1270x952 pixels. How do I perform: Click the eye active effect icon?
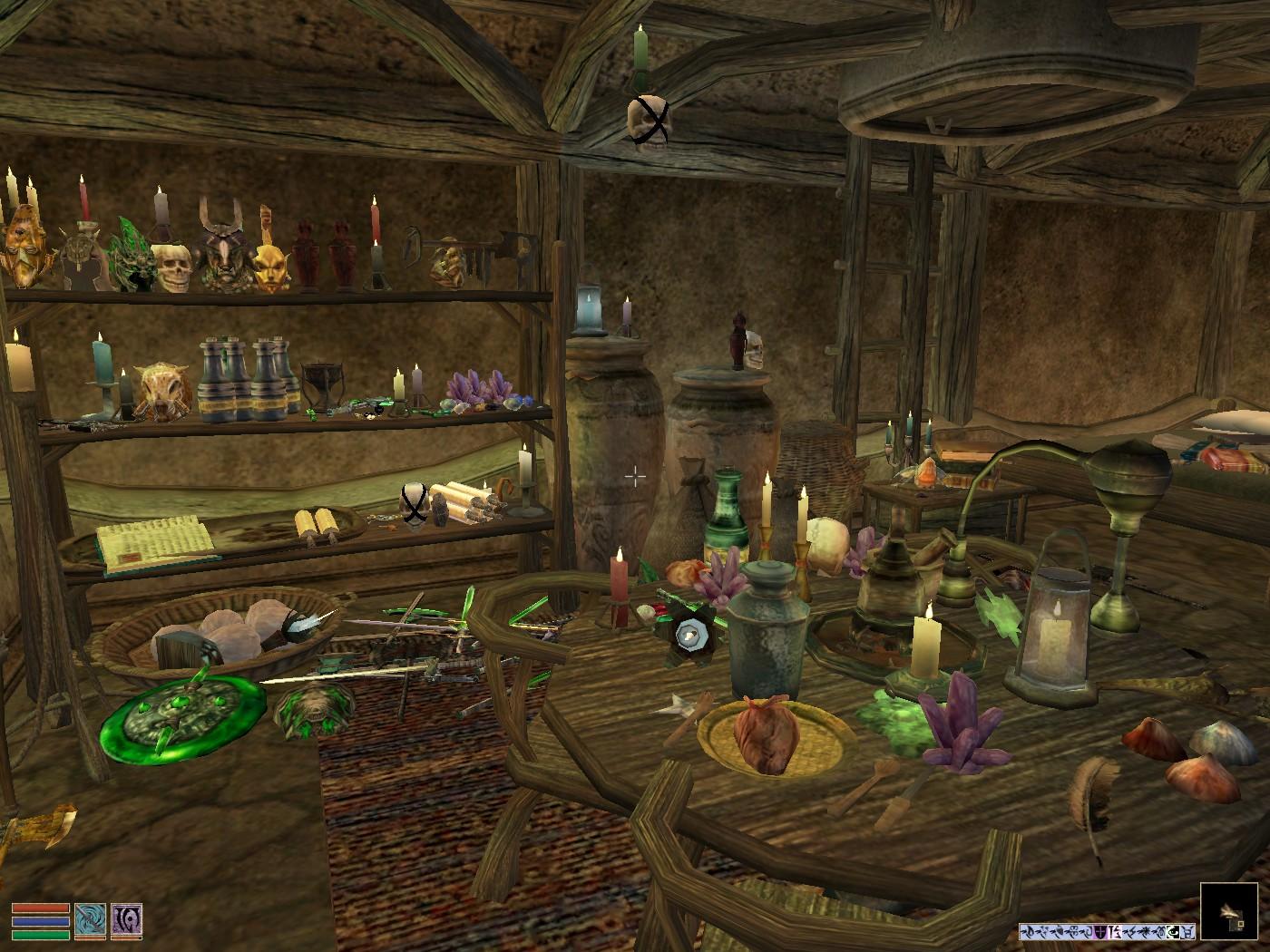(1172, 931)
